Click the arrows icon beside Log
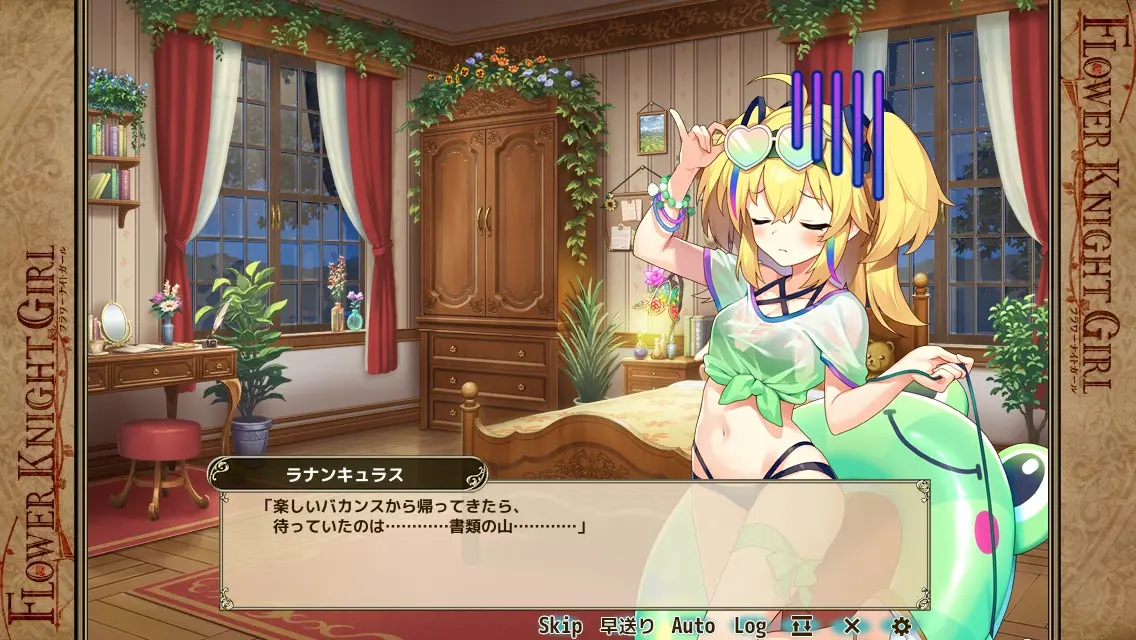The width and height of the screenshot is (1136, 640). tap(802, 626)
